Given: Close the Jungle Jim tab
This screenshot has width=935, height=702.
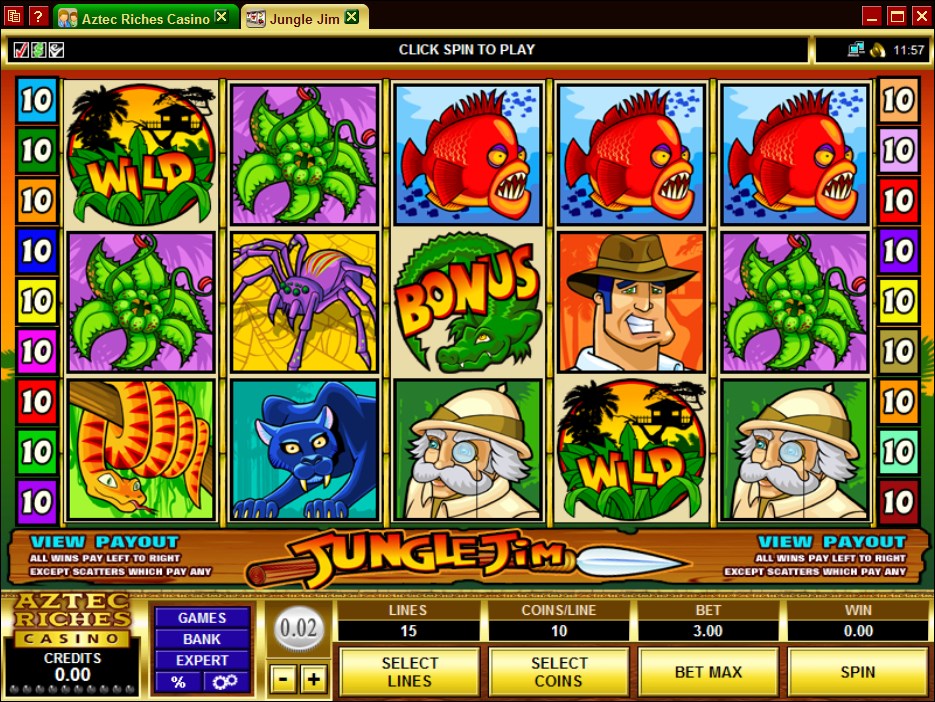Looking at the screenshot, I should [352, 18].
